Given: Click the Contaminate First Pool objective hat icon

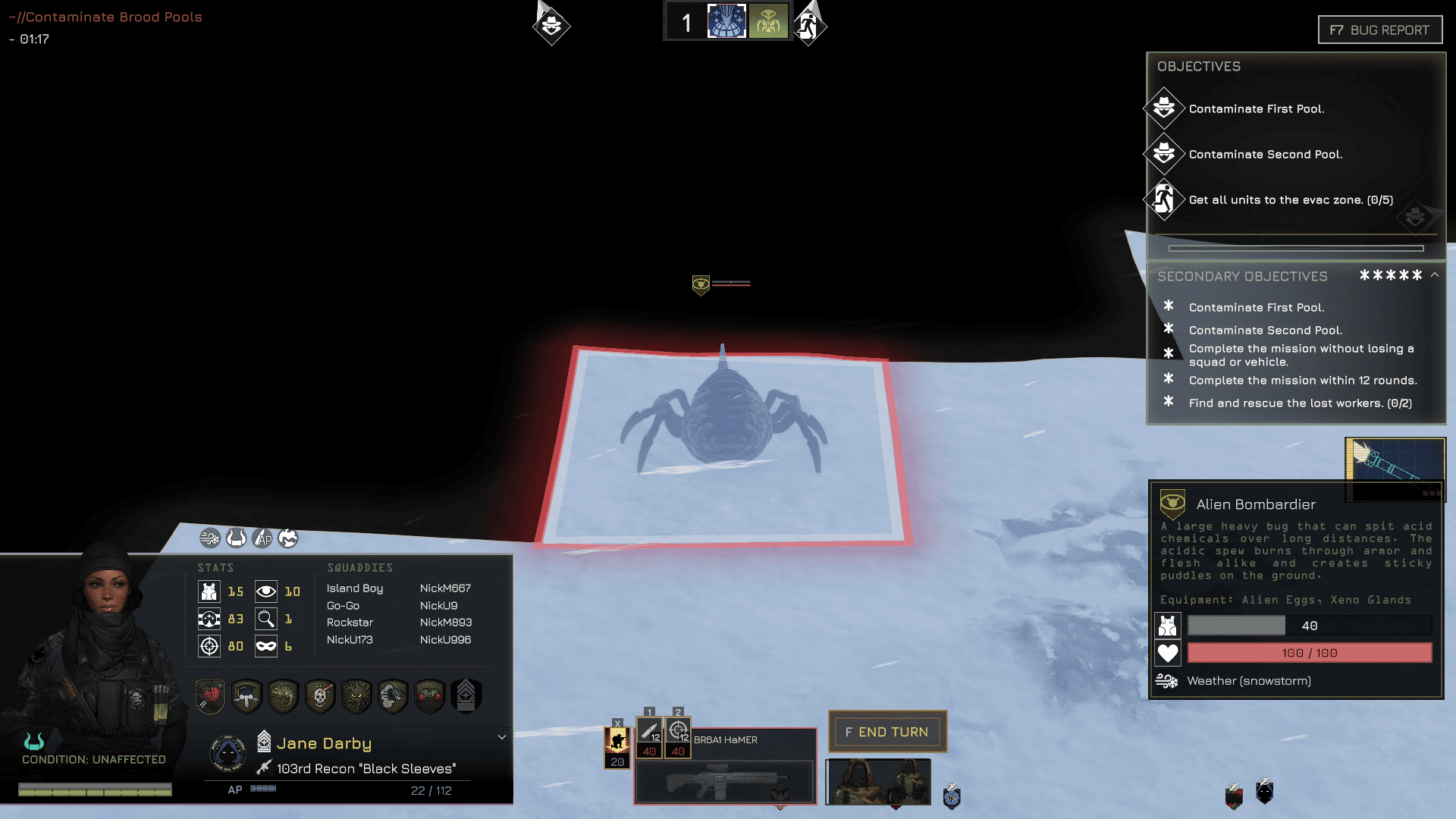Looking at the screenshot, I should coord(1164,108).
